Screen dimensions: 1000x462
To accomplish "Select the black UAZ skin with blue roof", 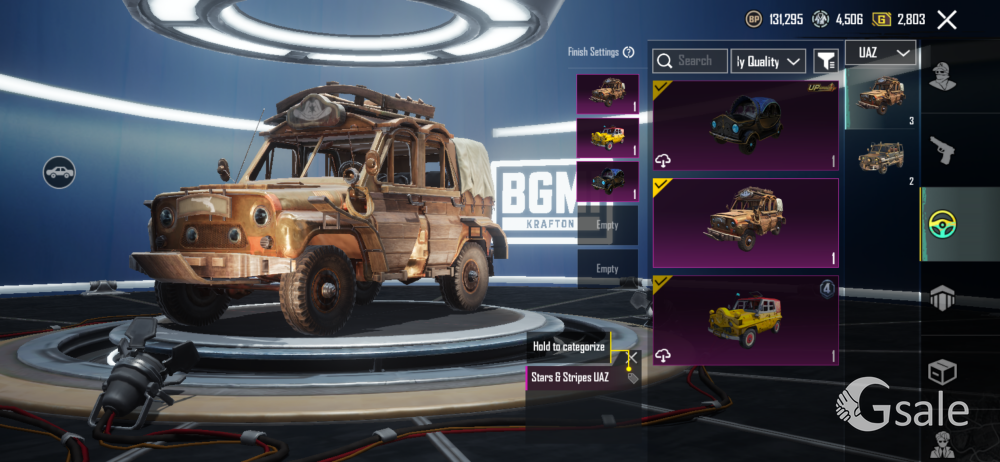I will (745, 126).
